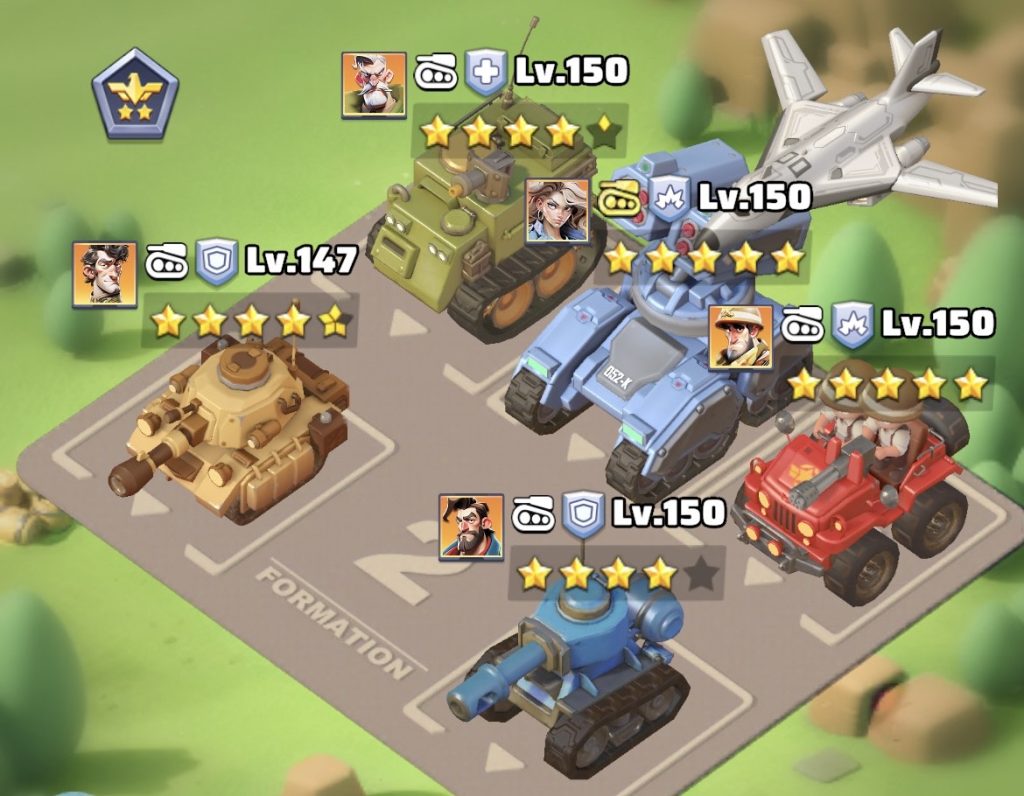1024x796 pixels.
Task: Open the two-star rank badge
Action: [x=136, y=94]
